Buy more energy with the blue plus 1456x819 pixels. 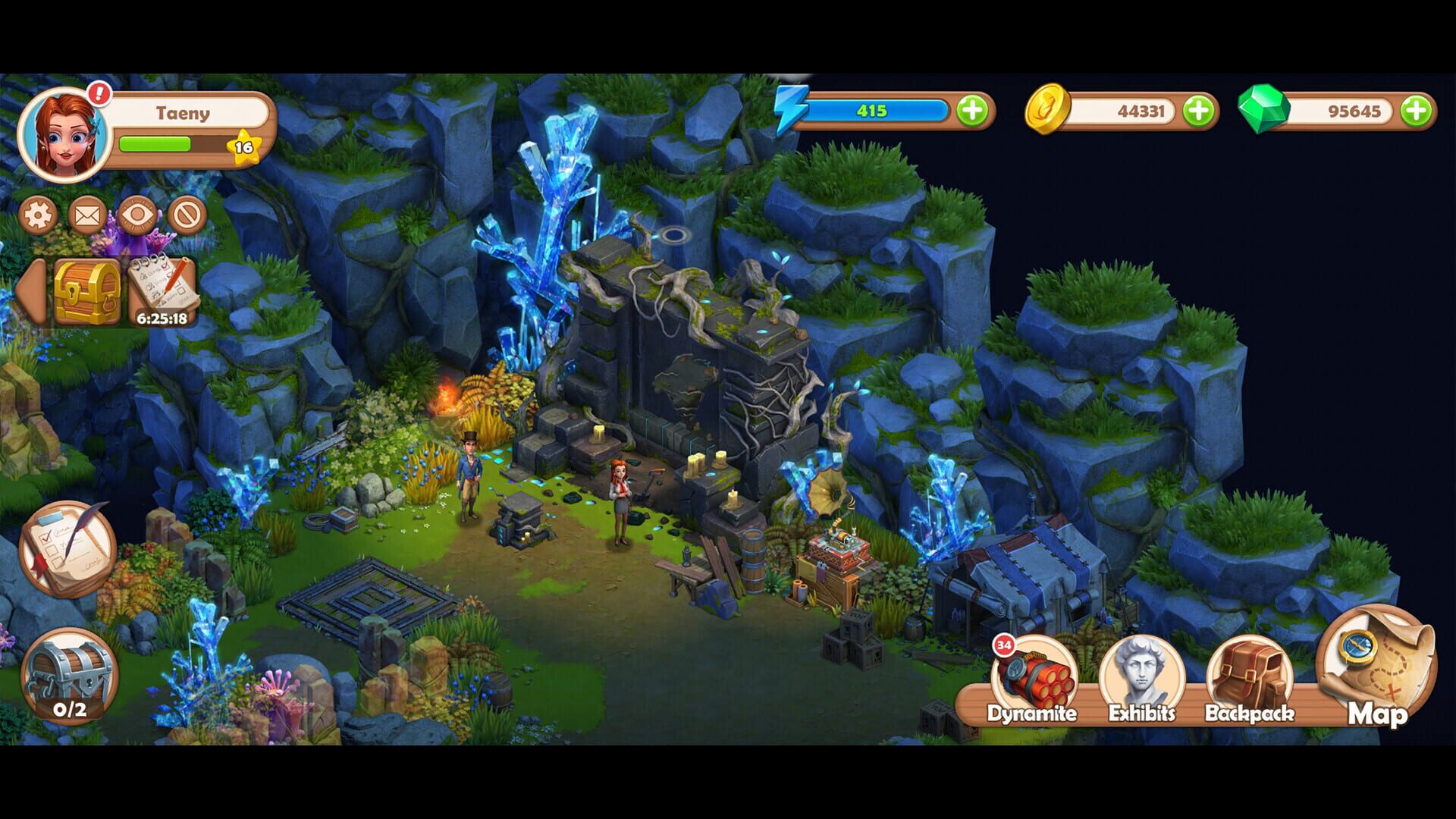click(x=973, y=109)
